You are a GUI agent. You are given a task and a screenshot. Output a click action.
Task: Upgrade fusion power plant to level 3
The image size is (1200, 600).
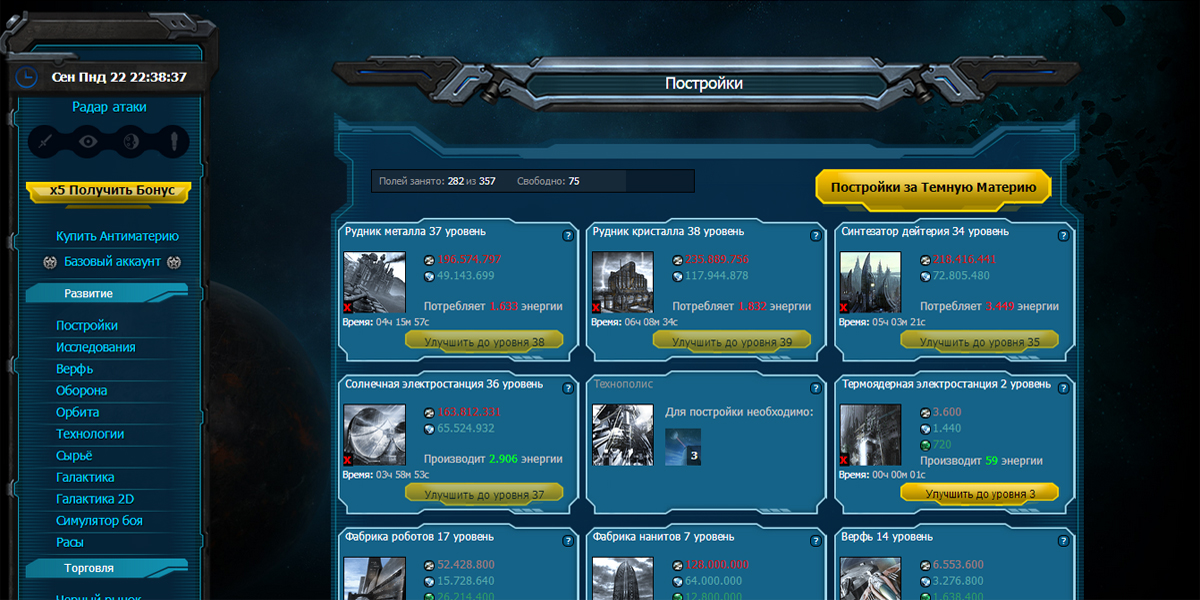[x=980, y=494]
